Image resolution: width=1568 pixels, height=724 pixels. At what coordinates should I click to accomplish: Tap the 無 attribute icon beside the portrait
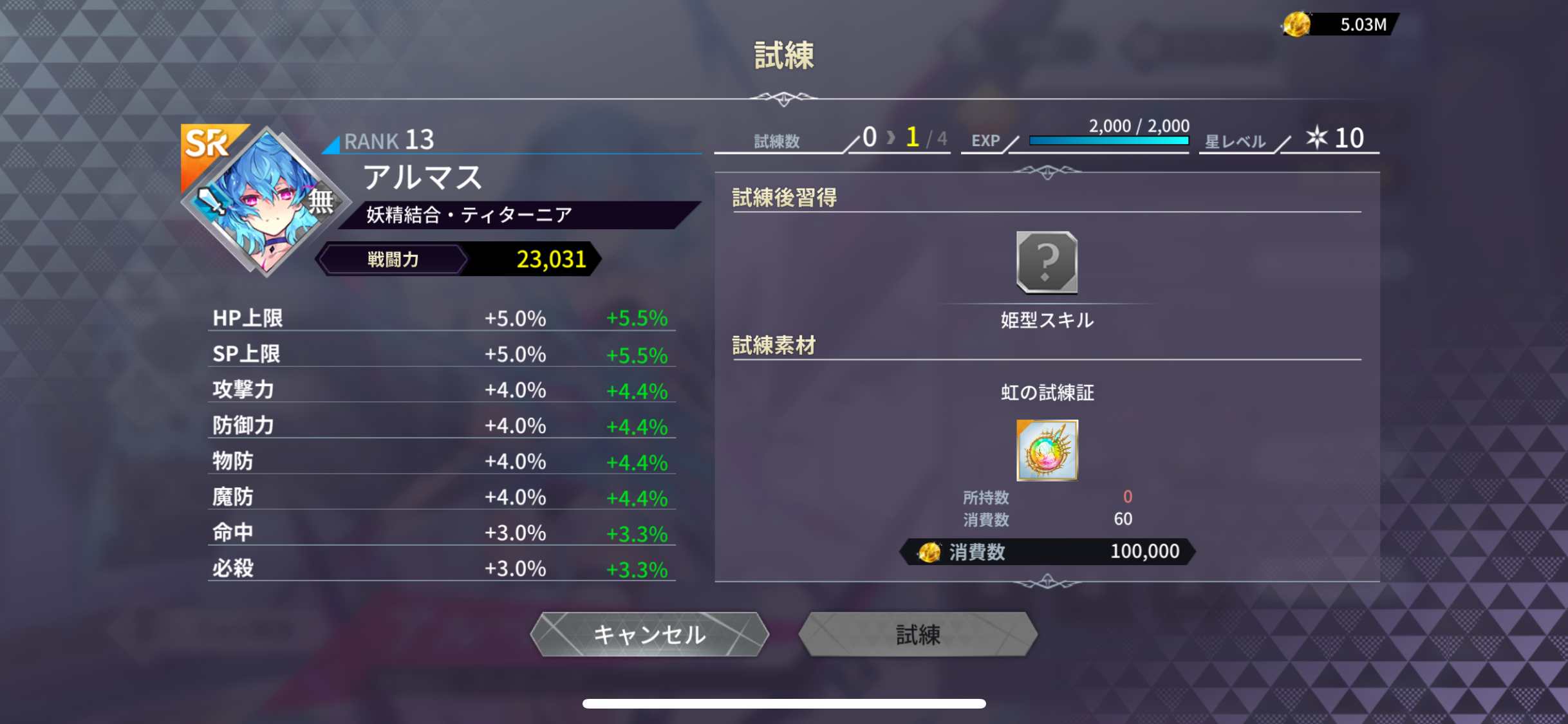click(321, 201)
